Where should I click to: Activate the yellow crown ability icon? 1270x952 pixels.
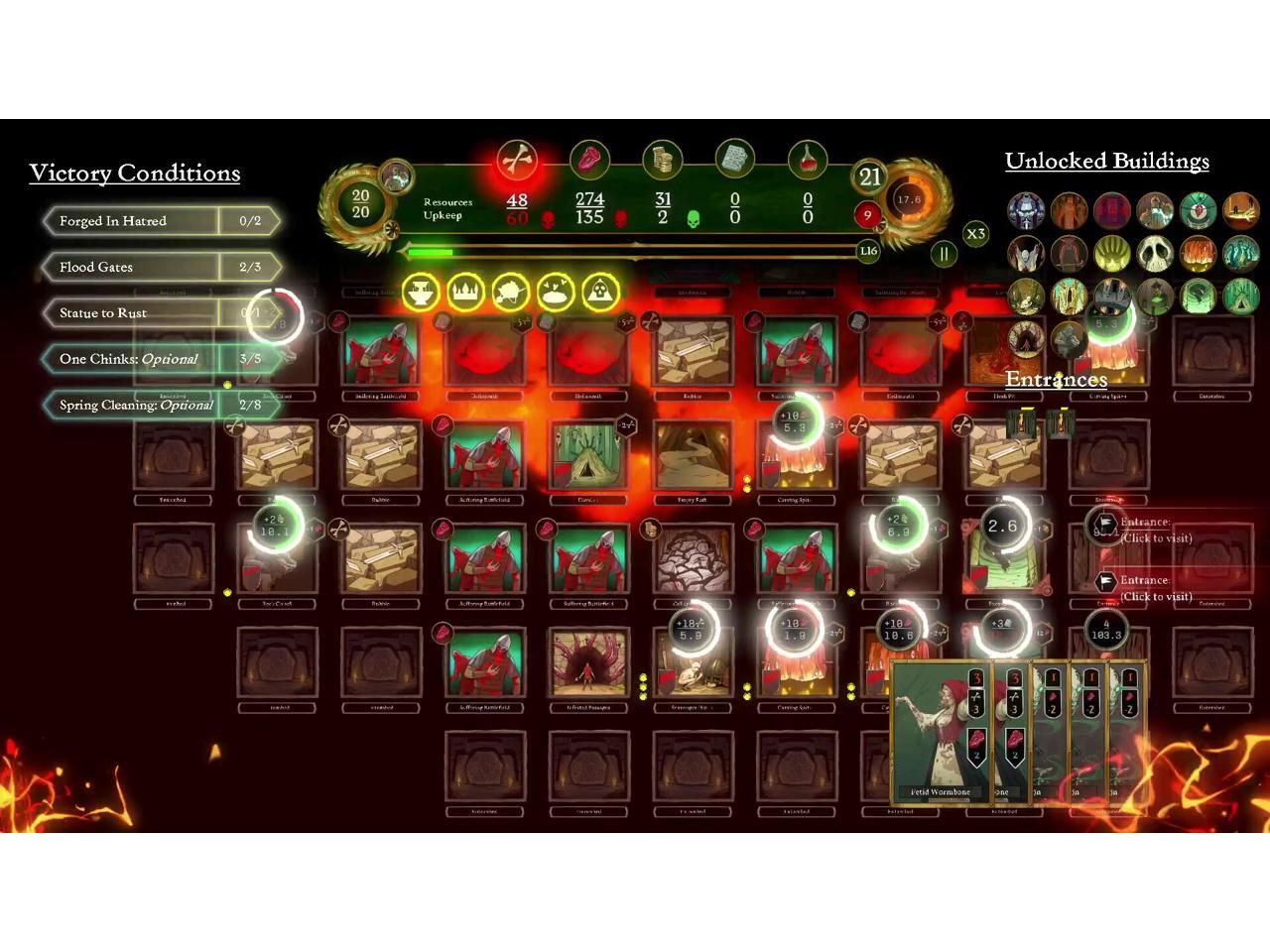pyautogui.click(x=465, y=293)
